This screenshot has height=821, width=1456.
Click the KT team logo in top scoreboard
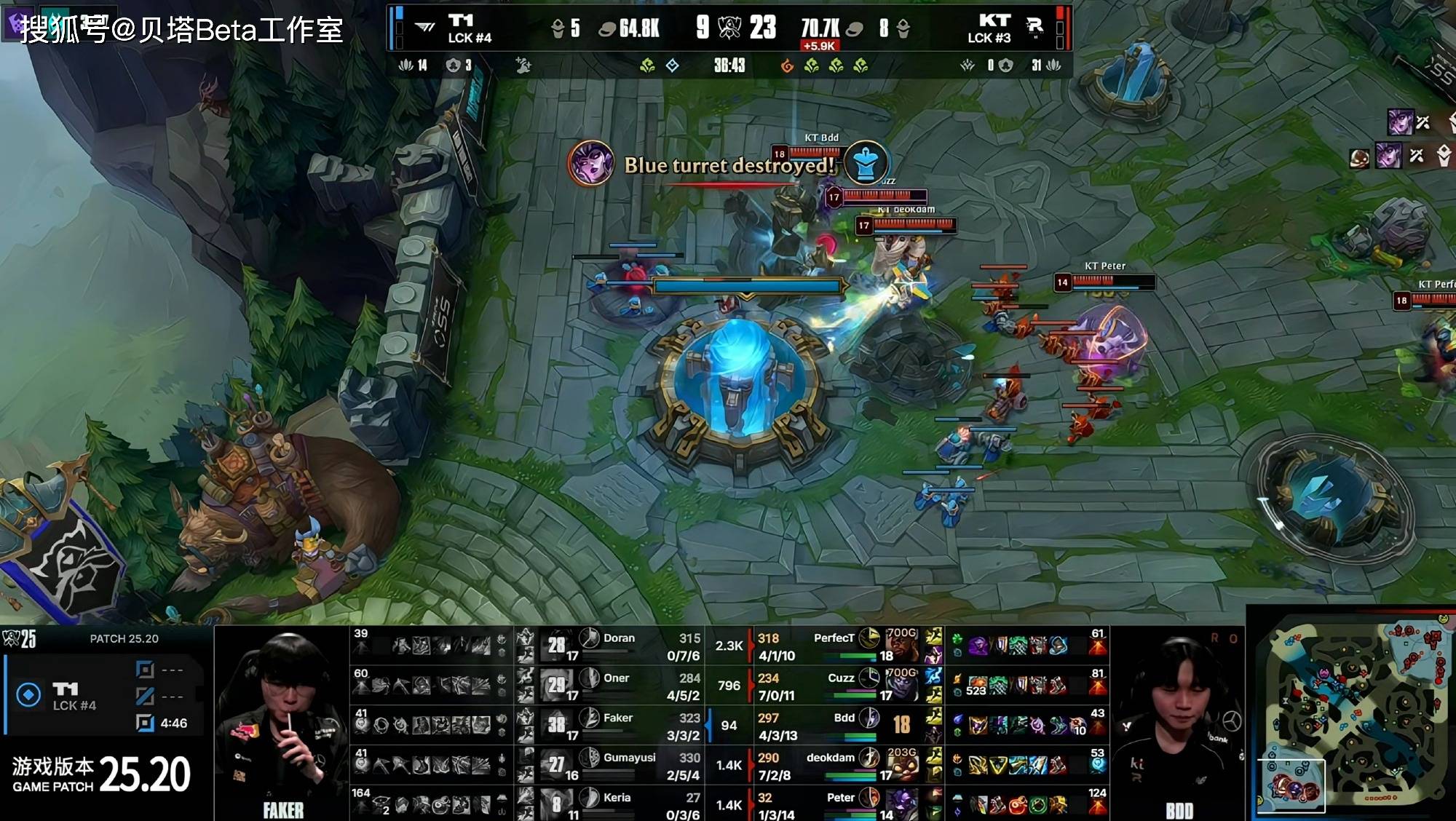(994, 20)
